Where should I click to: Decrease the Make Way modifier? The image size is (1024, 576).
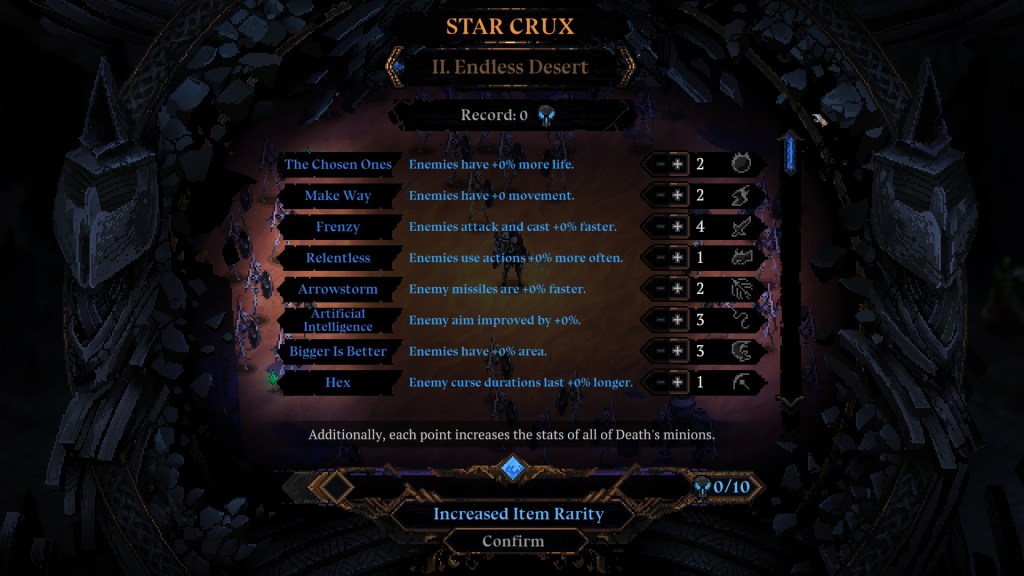659,196
